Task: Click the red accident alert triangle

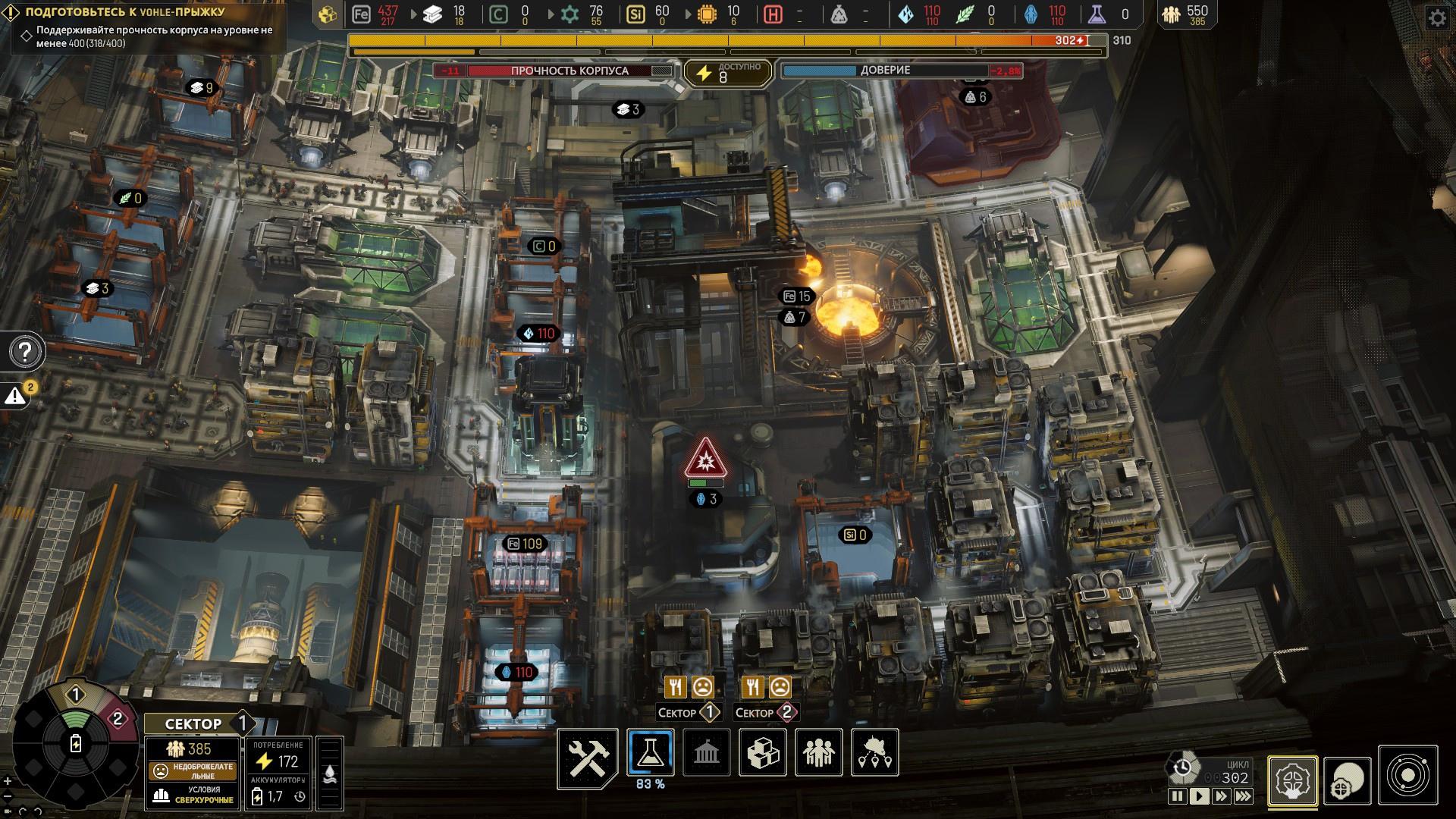Action: click(x=705, y=458)
